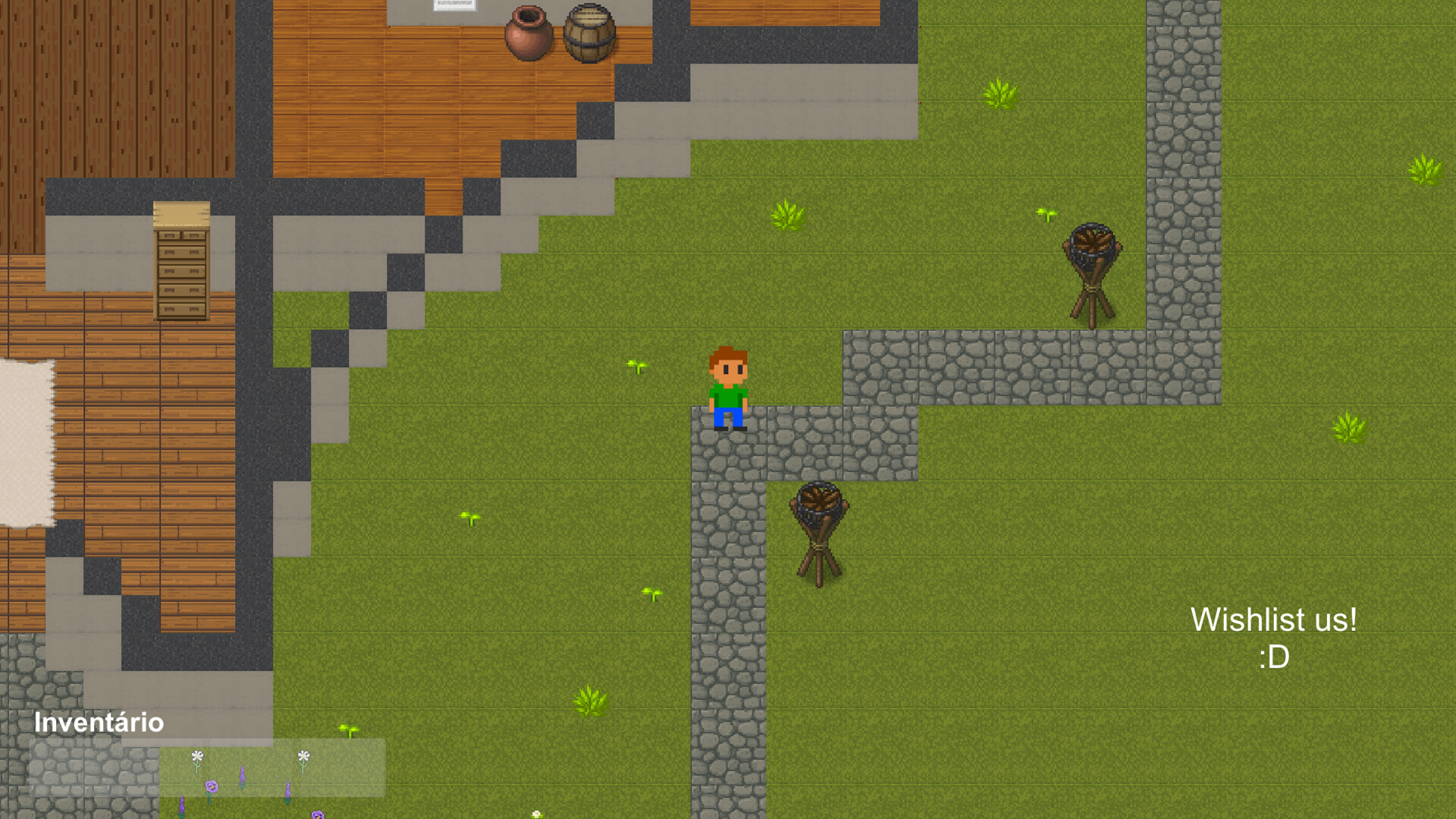Viewport: 1456px width, 819px height.
Task: Click the wooden barrel beside the pot
Action: pos(589,34)
